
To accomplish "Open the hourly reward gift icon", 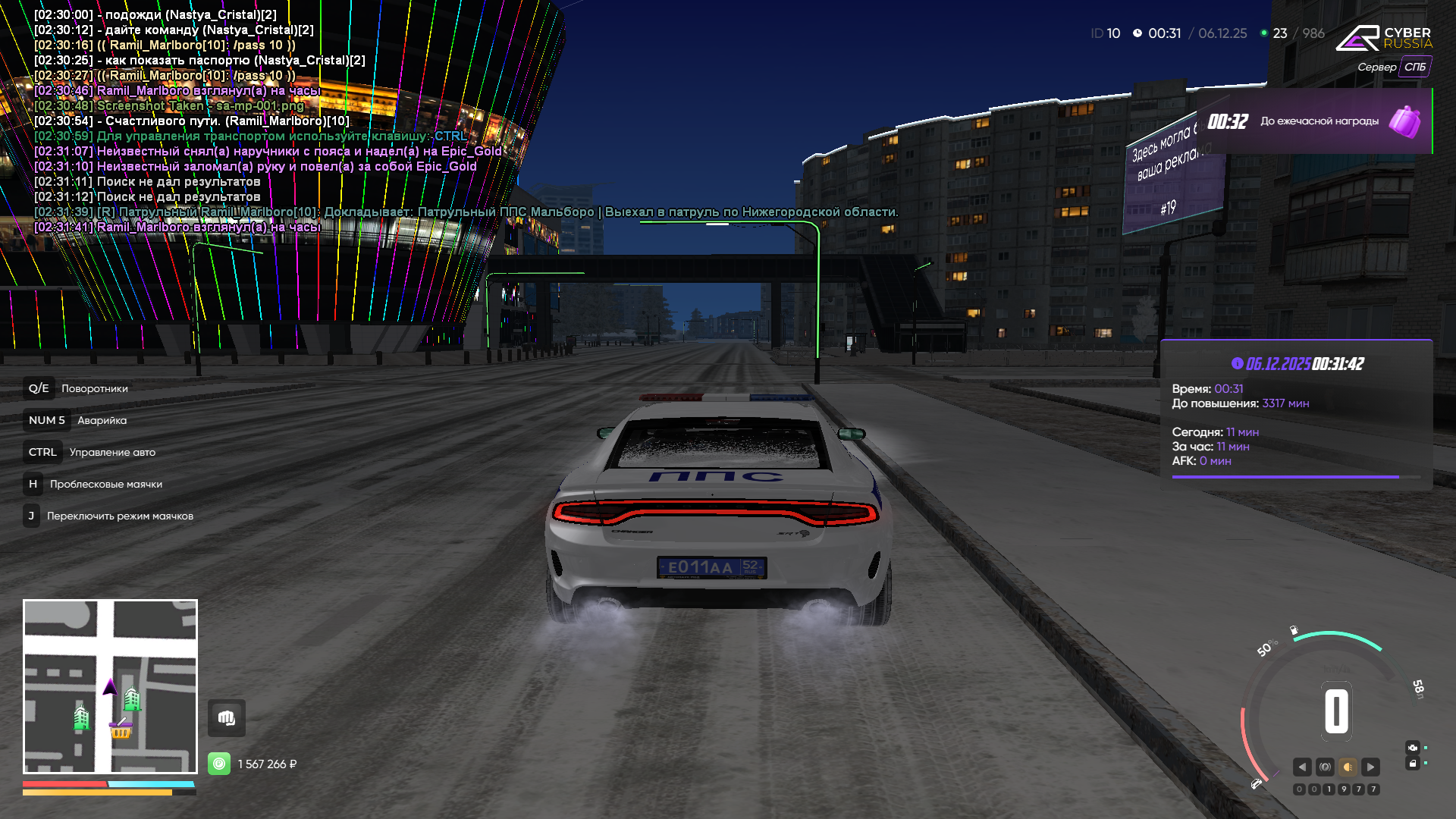I will click(x=1404, y=121).
